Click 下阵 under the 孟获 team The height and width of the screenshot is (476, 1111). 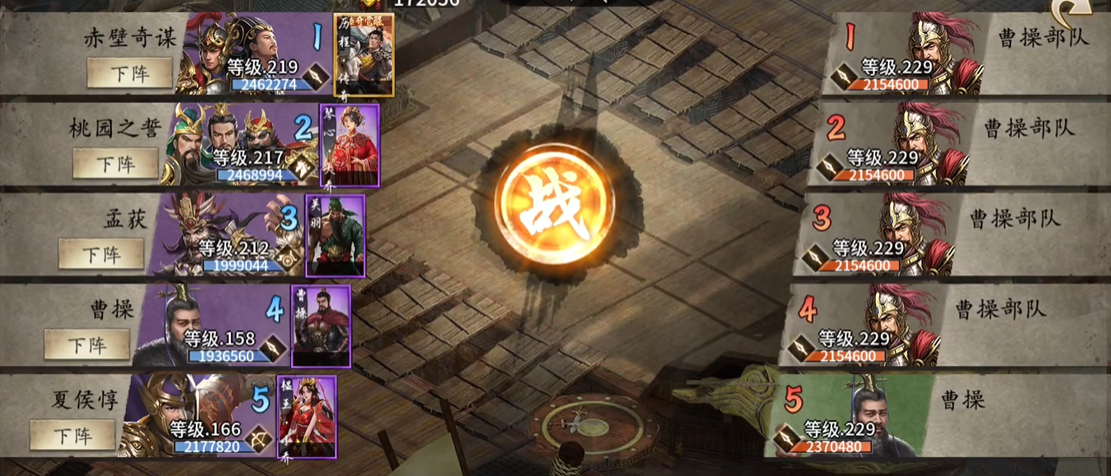[x=101, y=253]
